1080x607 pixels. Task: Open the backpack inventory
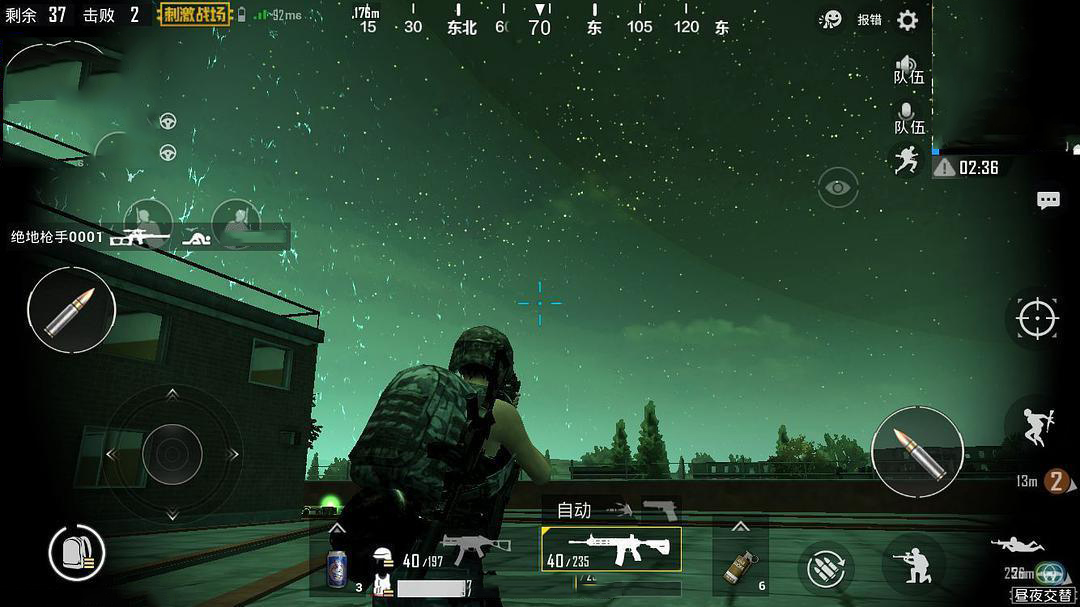click(x=77, y=552)
